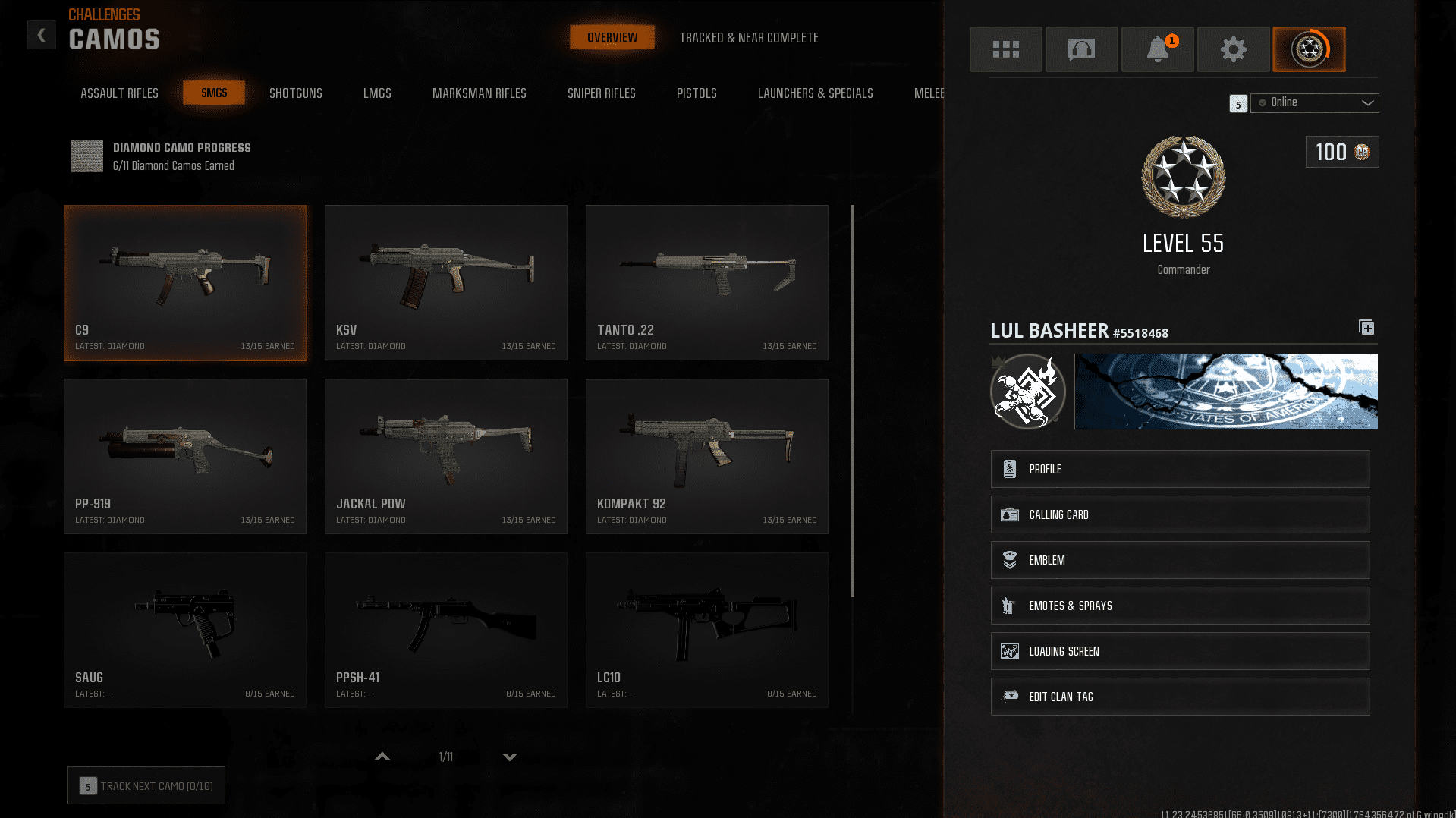
Task: Click the add-friend icon near LUL BASHEER
Action: click(1366, 327)
